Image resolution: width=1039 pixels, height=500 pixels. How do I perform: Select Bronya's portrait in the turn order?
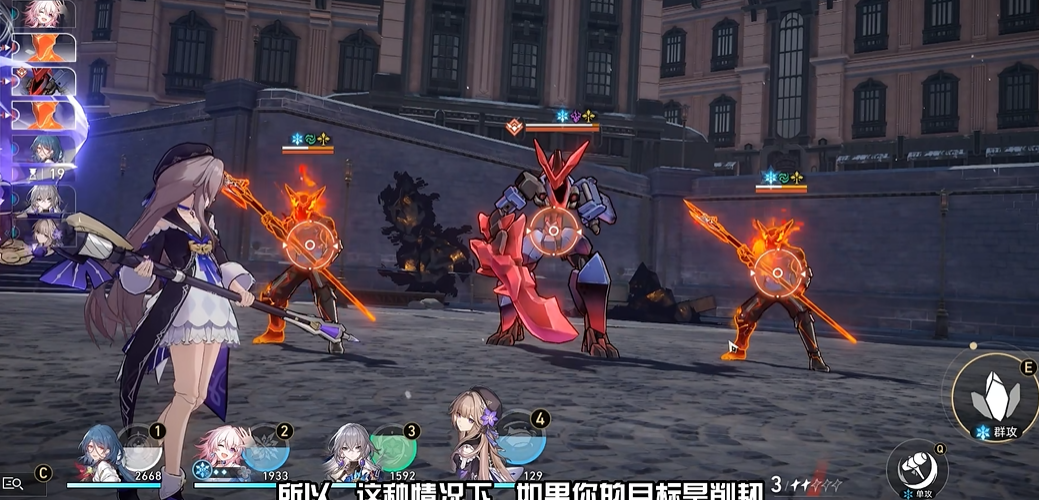(x=46, y=198)
